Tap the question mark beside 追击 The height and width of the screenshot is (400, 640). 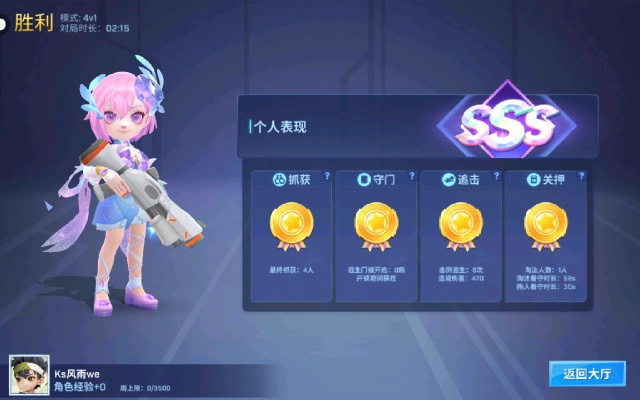click(496, 176)
